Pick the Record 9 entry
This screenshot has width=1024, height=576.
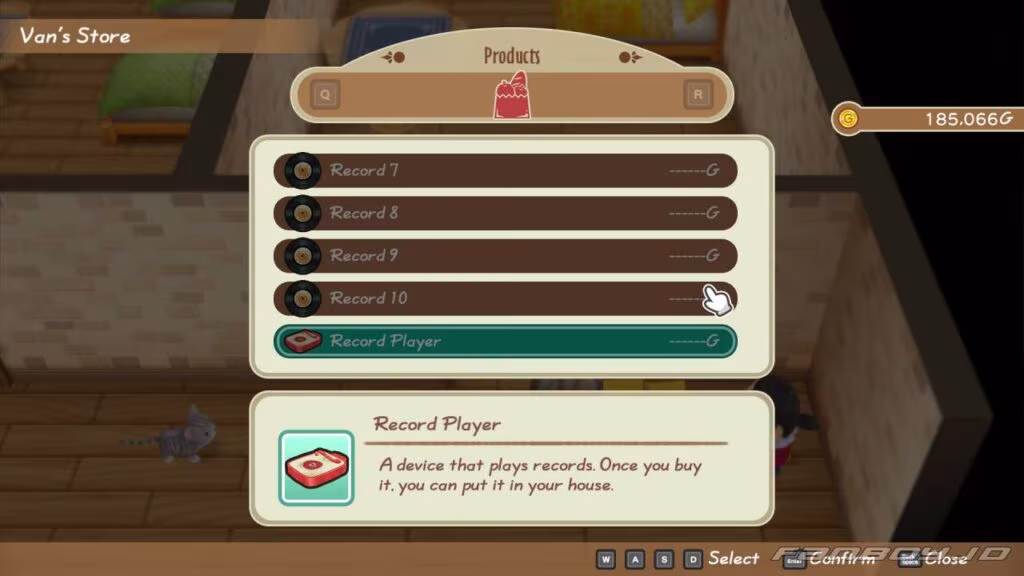pos(505,256)
